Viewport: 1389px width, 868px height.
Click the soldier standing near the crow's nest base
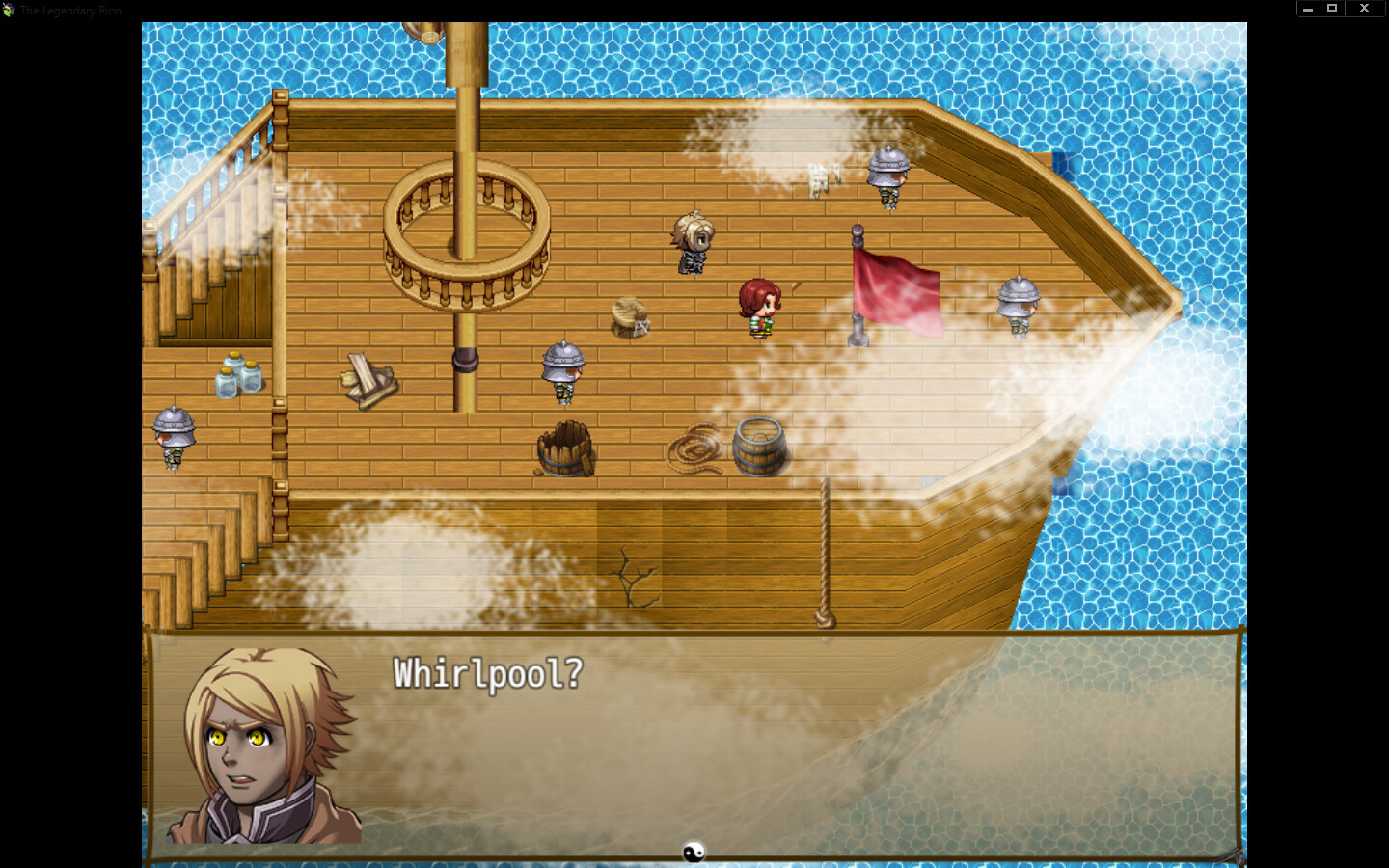click(563, 371)
